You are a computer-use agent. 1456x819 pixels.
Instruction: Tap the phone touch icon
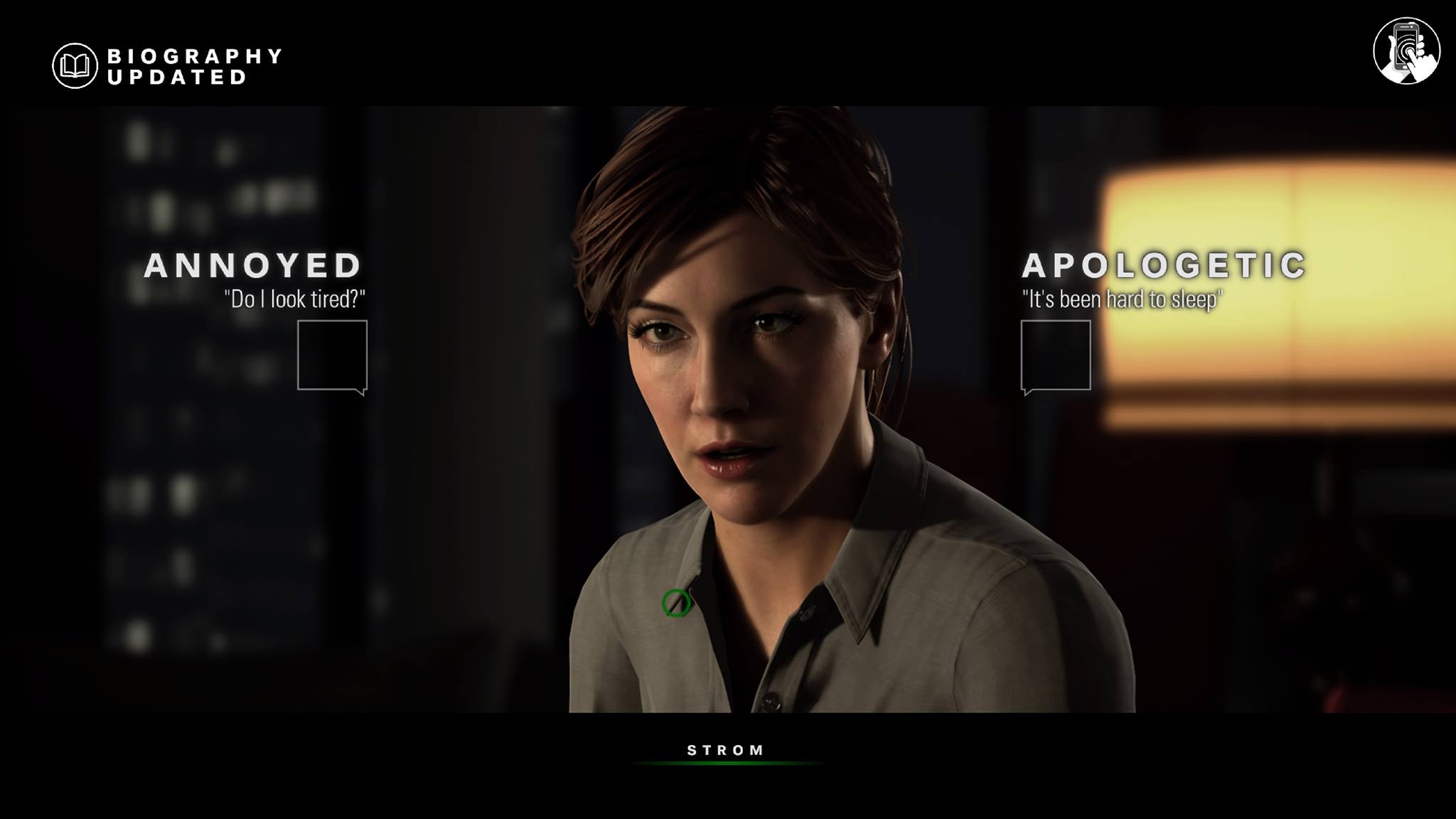(1406, 51)
